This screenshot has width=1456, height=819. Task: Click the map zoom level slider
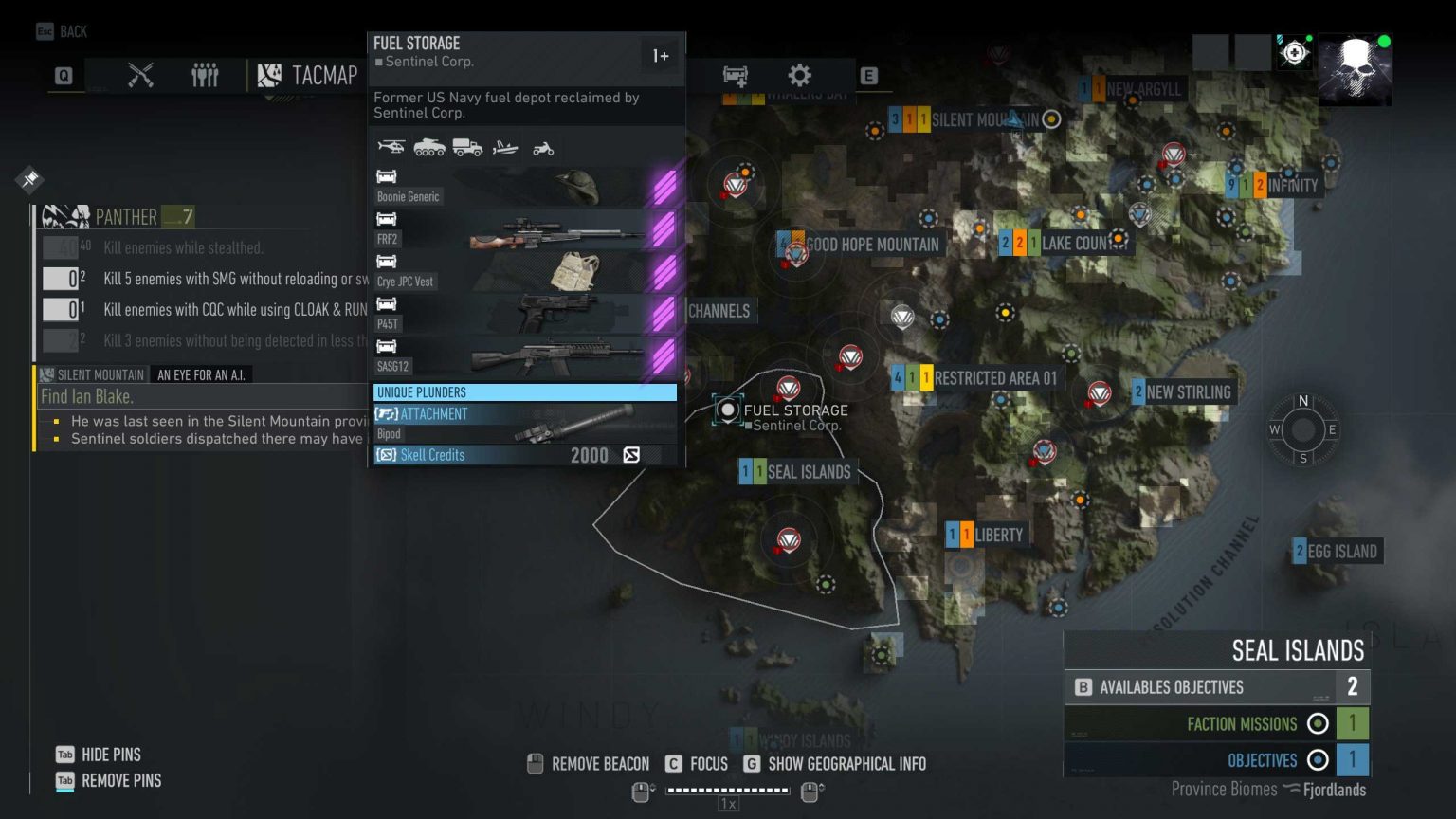pos(728,789)
